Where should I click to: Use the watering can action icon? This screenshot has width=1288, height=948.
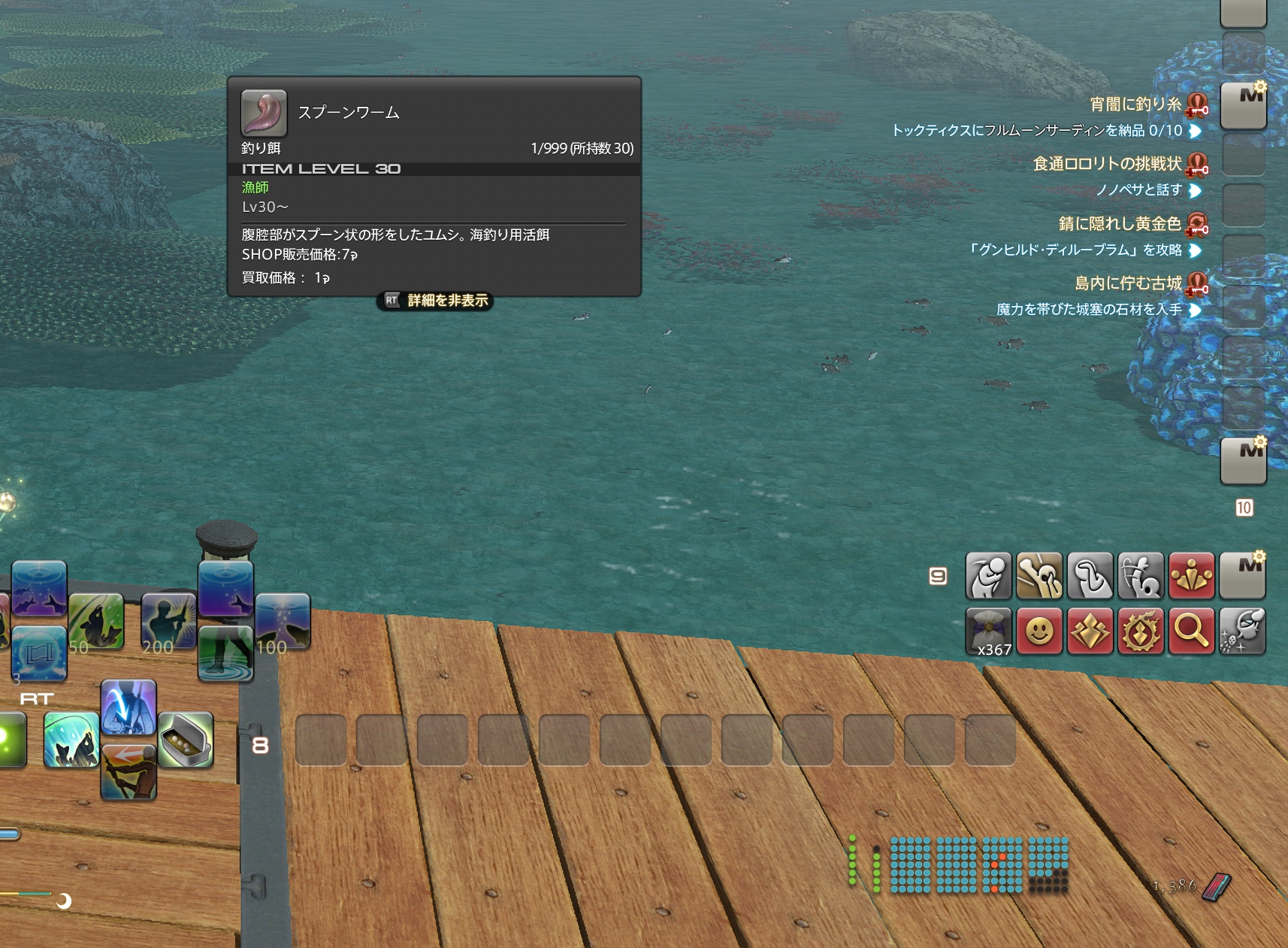coord(1242,631)
